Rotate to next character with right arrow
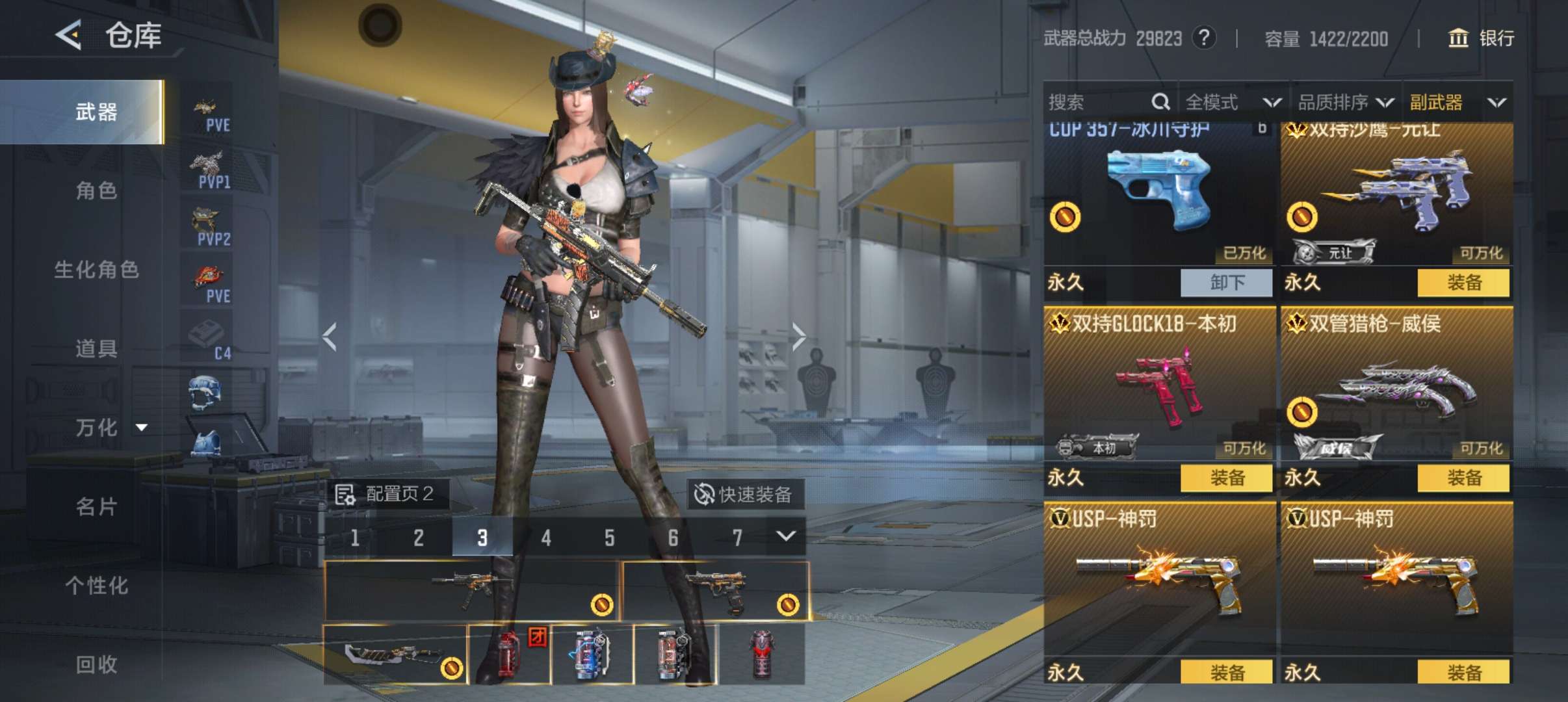The height and width of the screenshot is (702, 1568). coord(798,337)
